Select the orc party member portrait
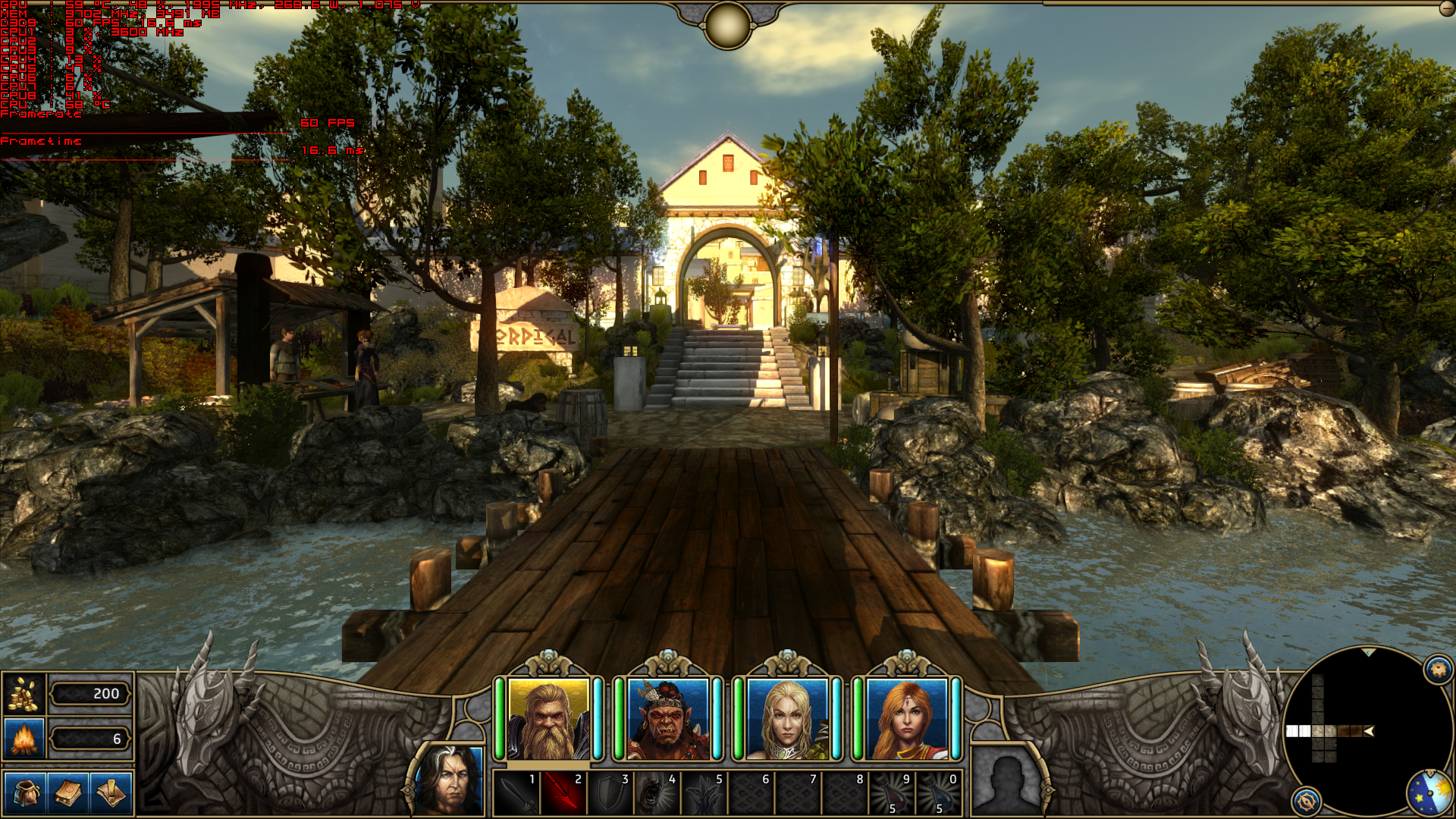 (667, 720)
